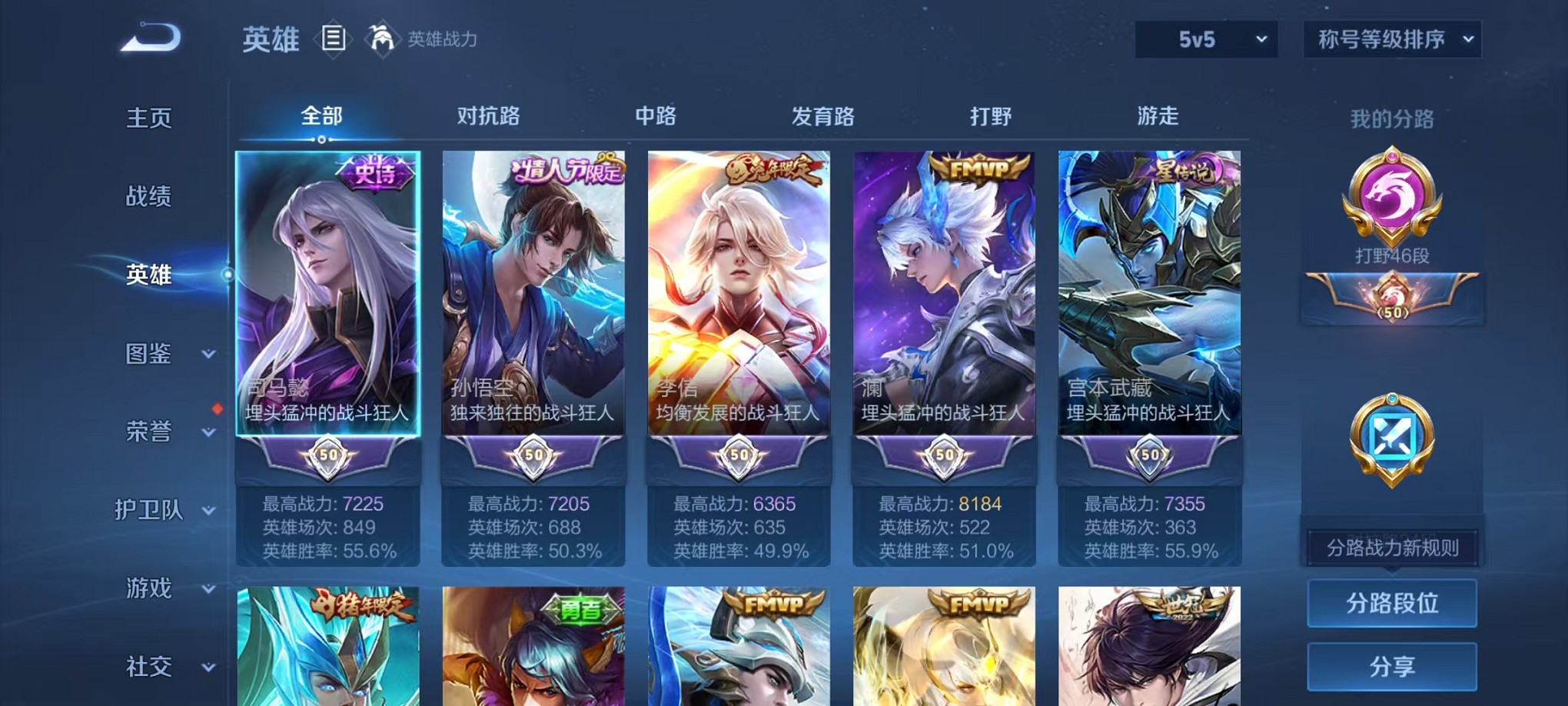Image resolution: width=1568 pixels, height=706 pixels.
Task: Open the 5v5 mode dropdown
Action: coord(1205,38)
